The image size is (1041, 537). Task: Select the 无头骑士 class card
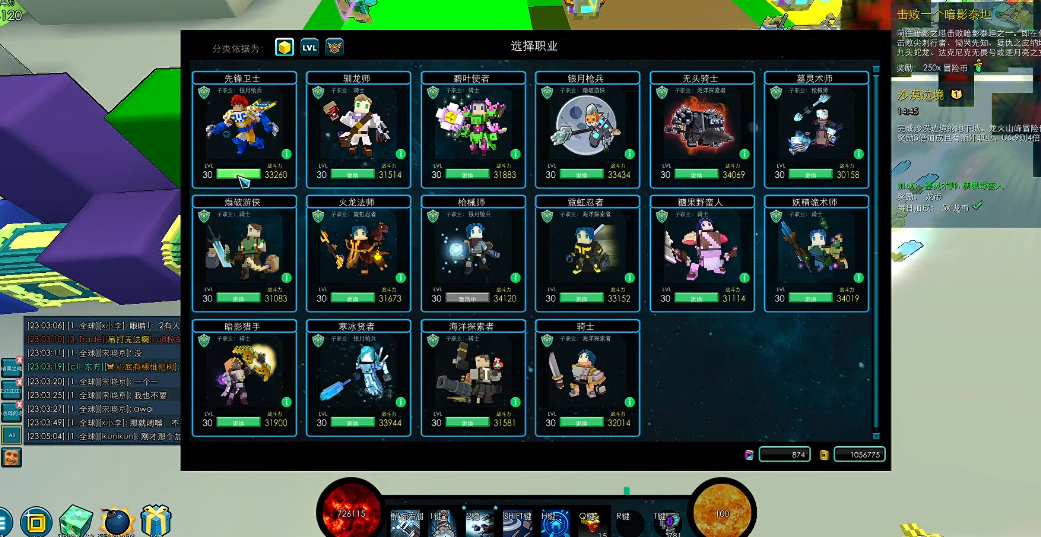[701, 127]
